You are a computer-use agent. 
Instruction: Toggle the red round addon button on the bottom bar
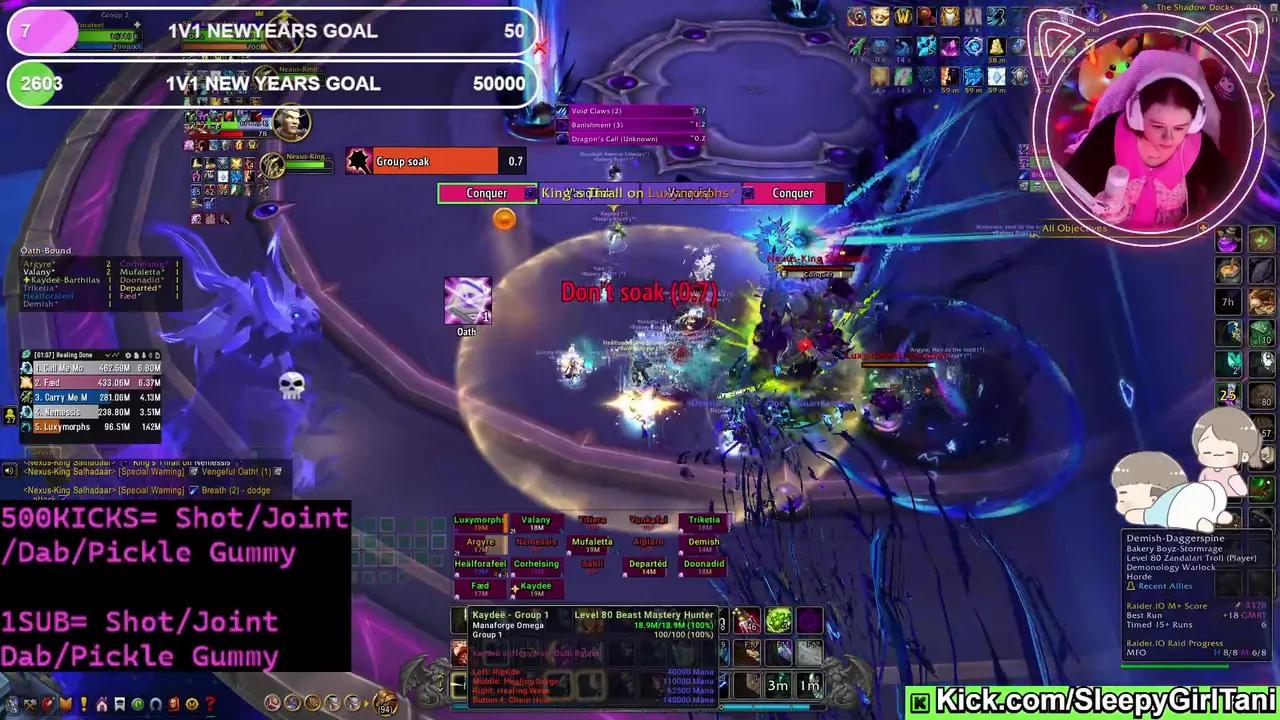[272, 703]
